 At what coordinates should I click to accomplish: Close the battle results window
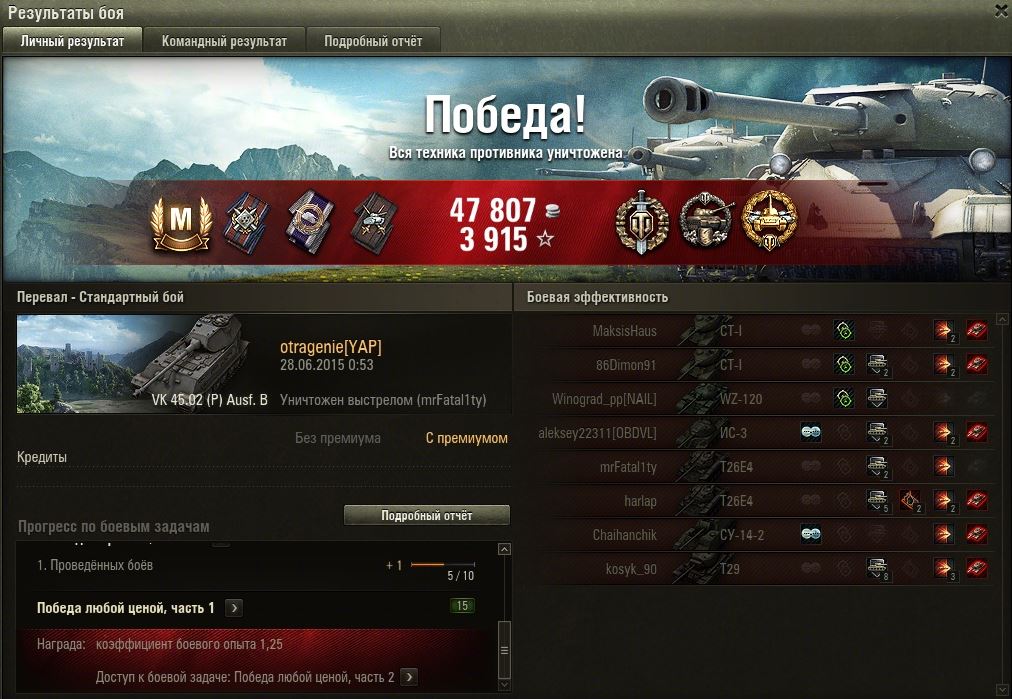click(x=1001, y=11)
